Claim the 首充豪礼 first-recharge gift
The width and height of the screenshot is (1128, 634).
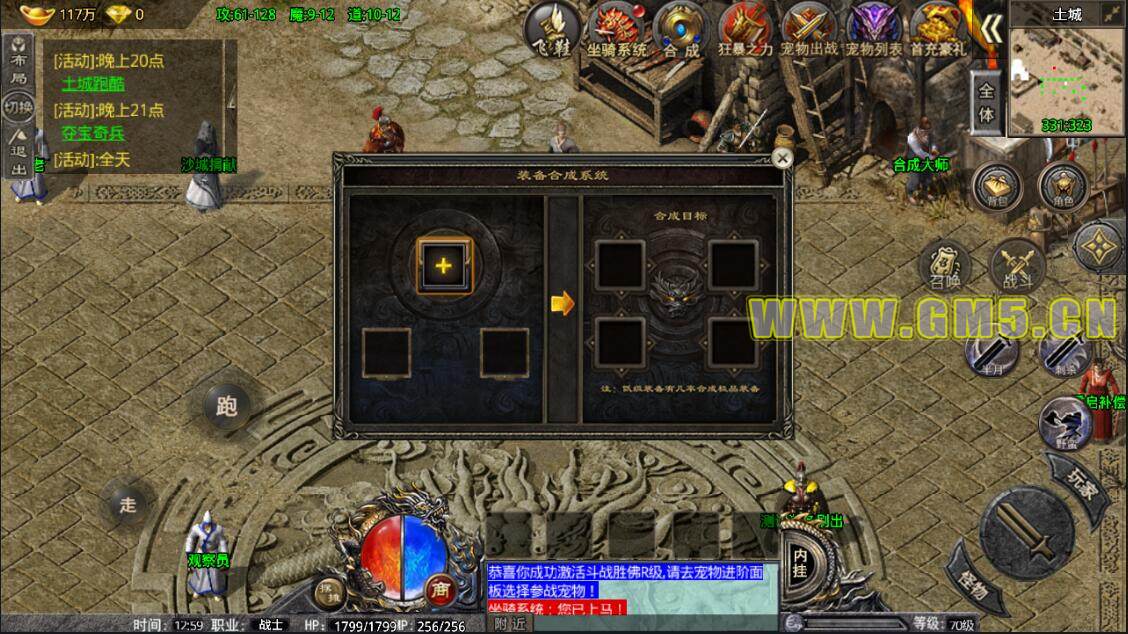[x=938, y=30]
